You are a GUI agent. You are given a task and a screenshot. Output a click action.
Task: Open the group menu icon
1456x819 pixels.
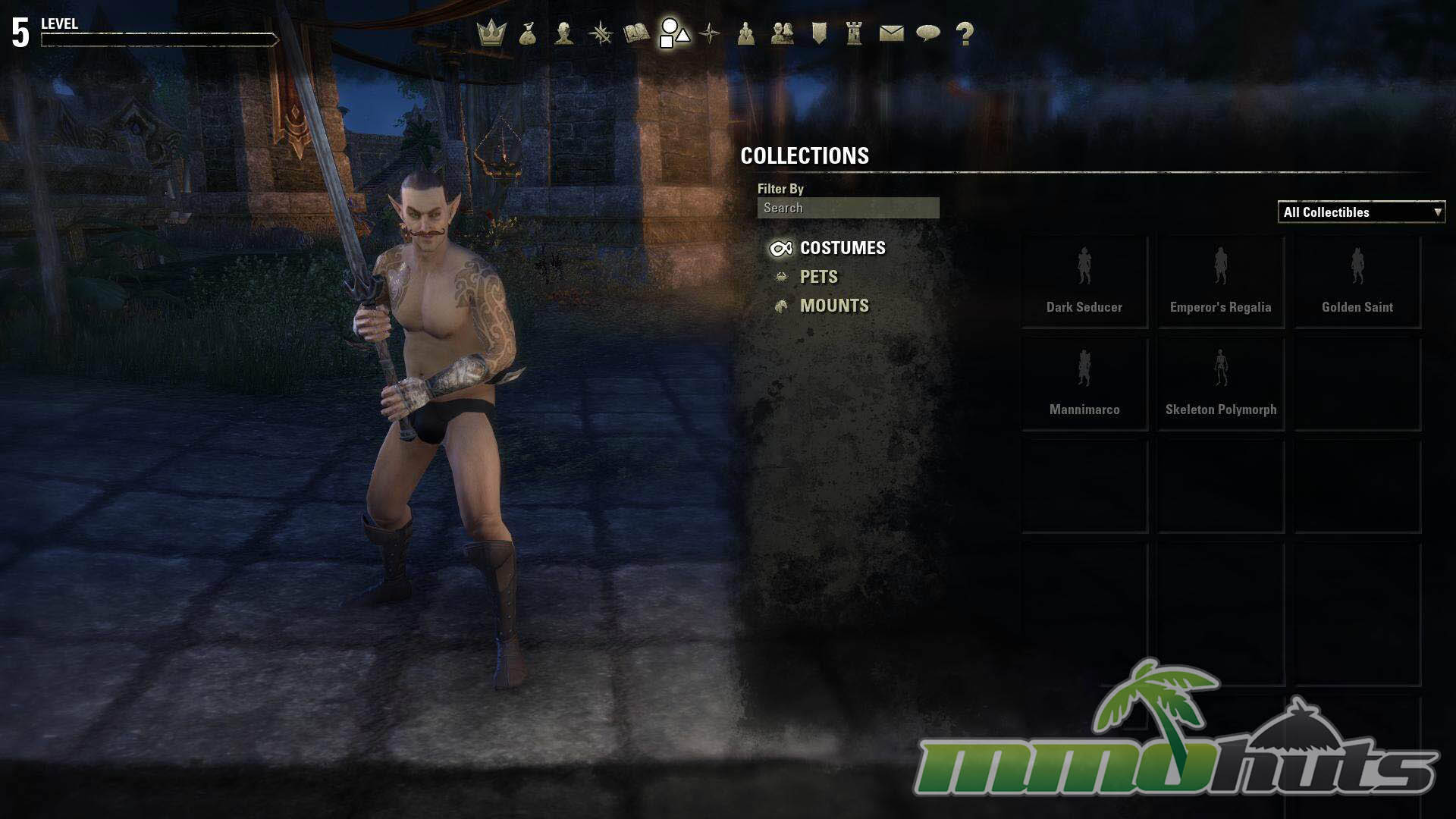point(746,33)
